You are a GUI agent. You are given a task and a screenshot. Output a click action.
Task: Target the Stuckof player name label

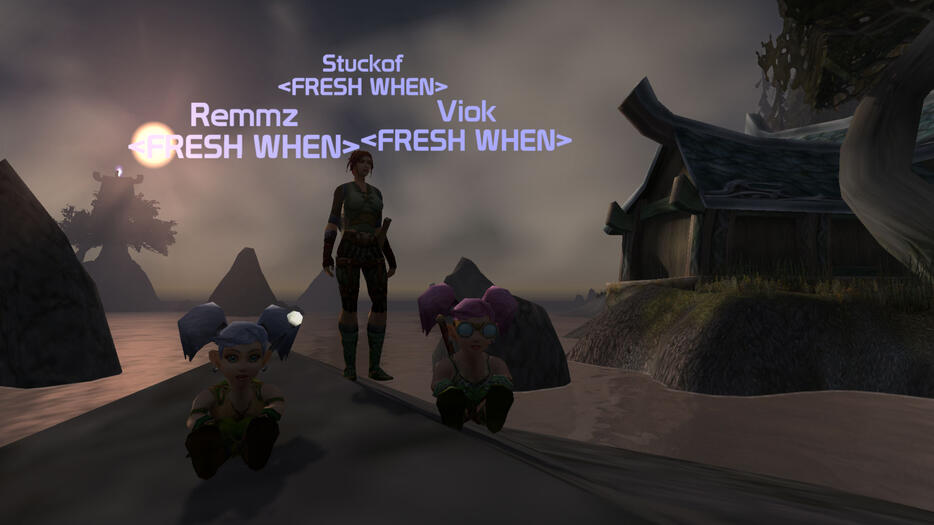[x=362, y=63]
